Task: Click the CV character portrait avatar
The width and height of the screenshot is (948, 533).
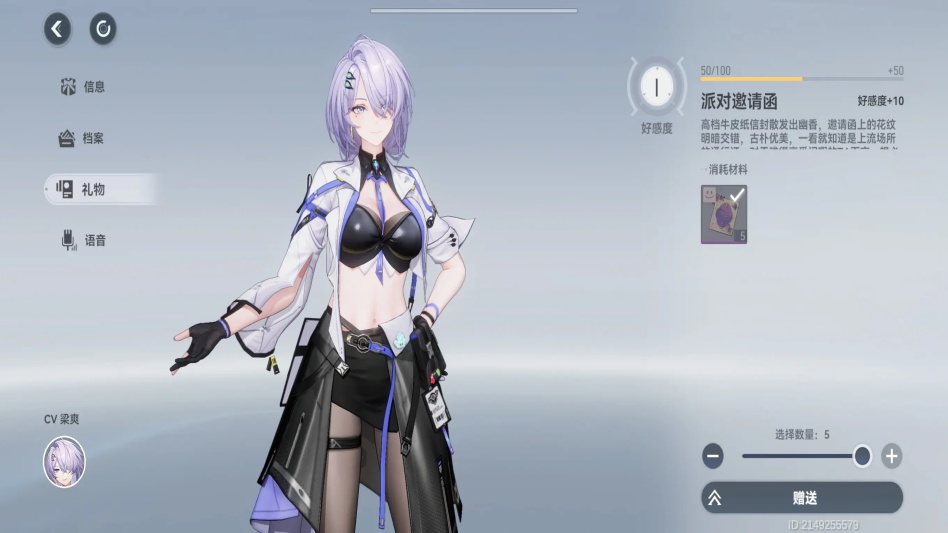Action: tap(64, 462)
